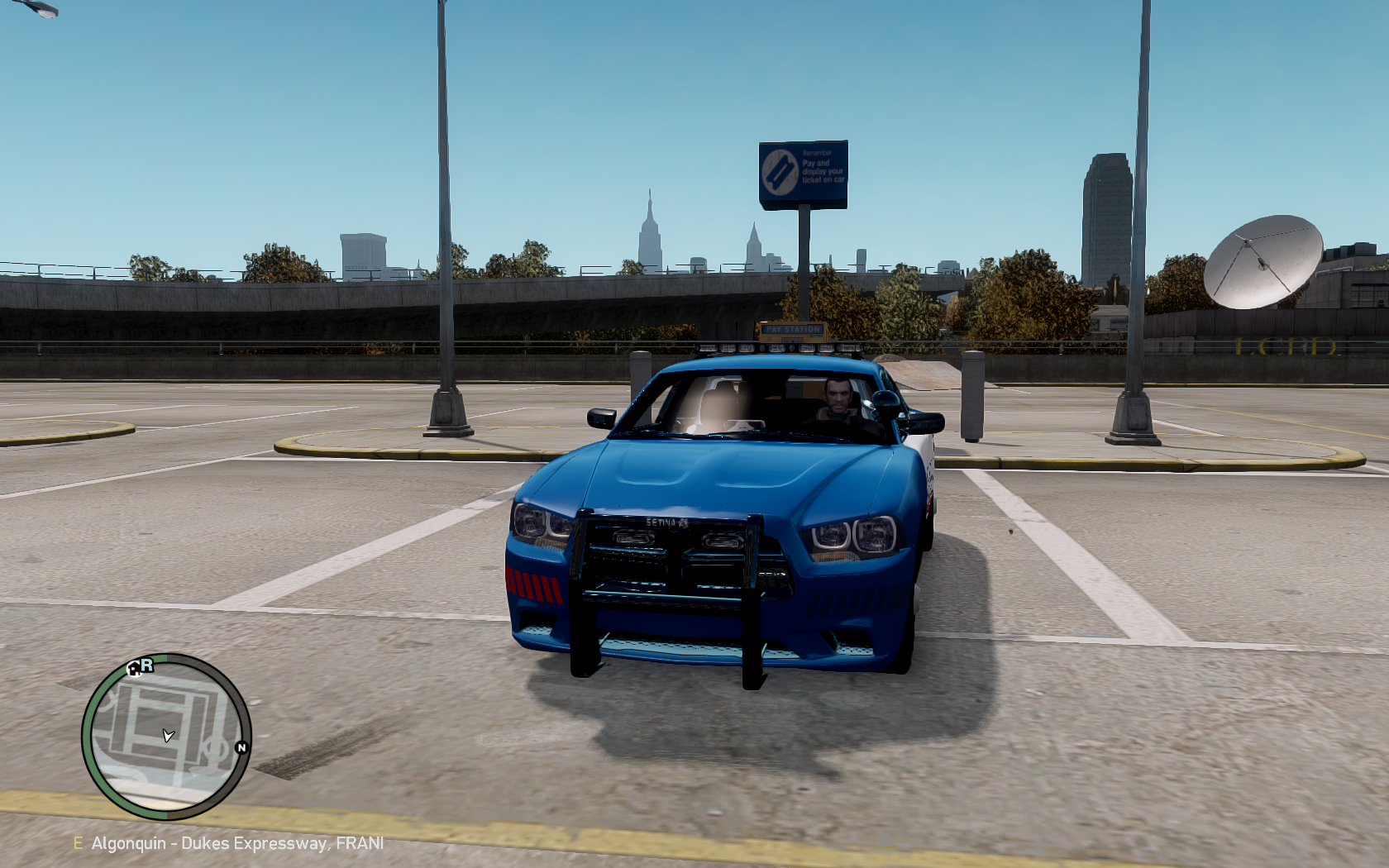Click the circular radar minimap
This screenshot has height=868, width=1389.
[x=166, y=736]
